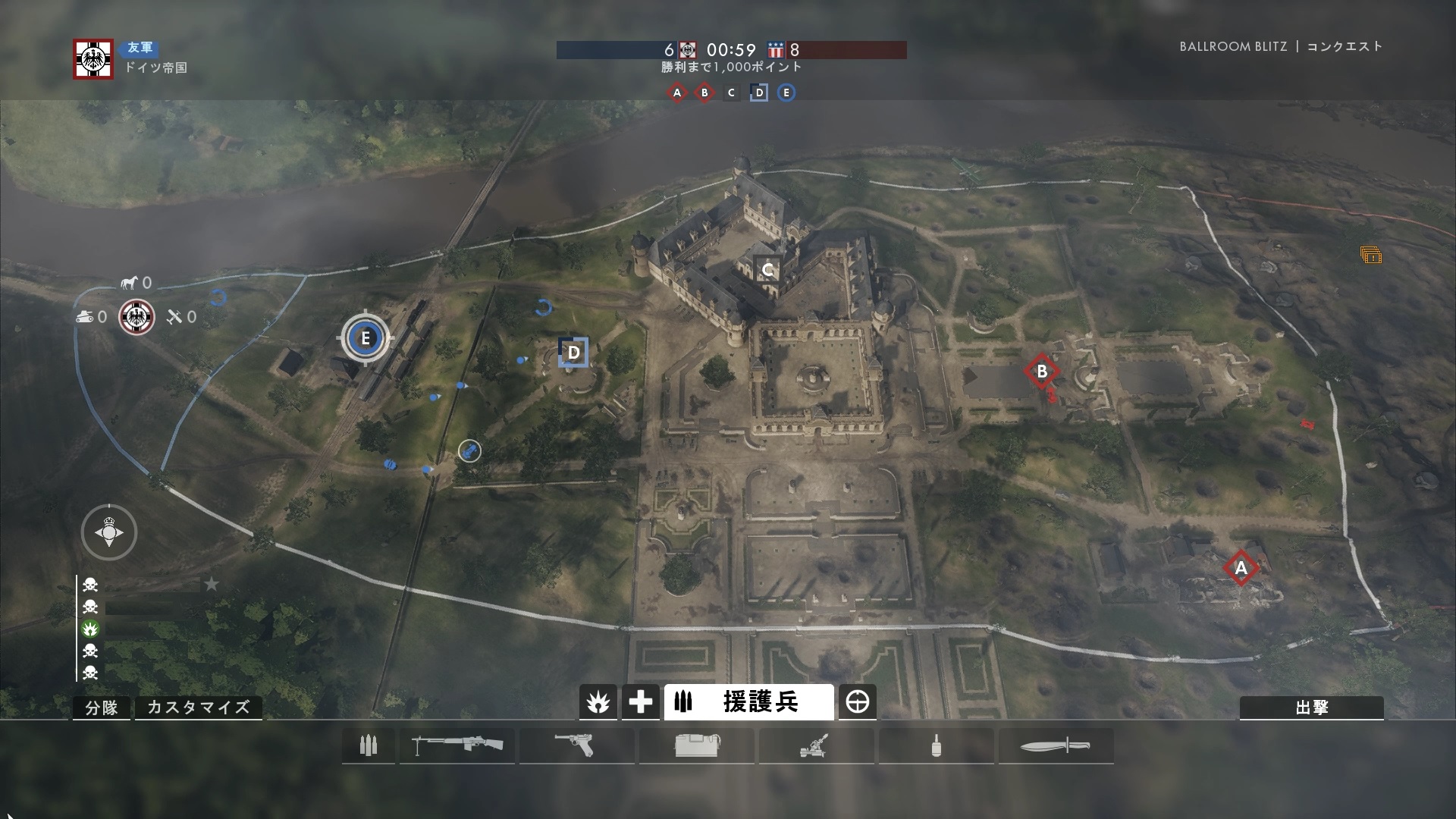
Task: Switch to the Medic class cross icon
Action: (x=640, y=702)
